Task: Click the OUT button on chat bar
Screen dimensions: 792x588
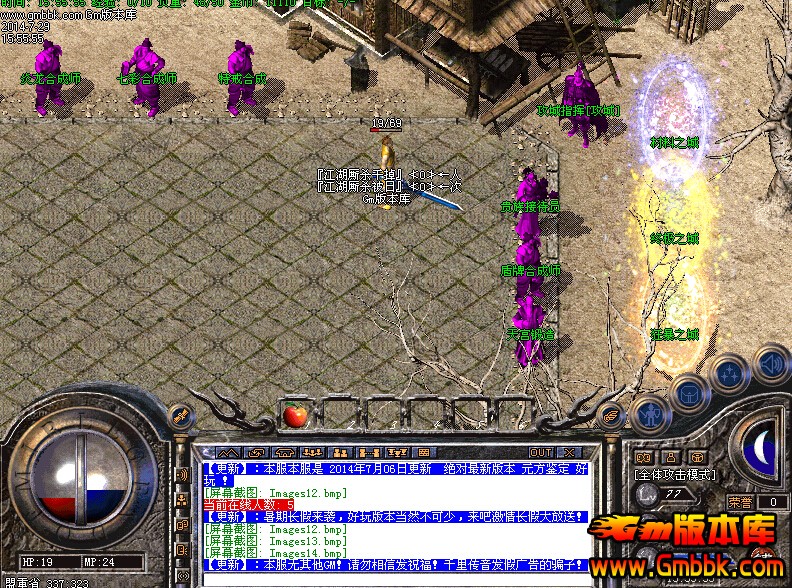Action: tap(541, 453)
